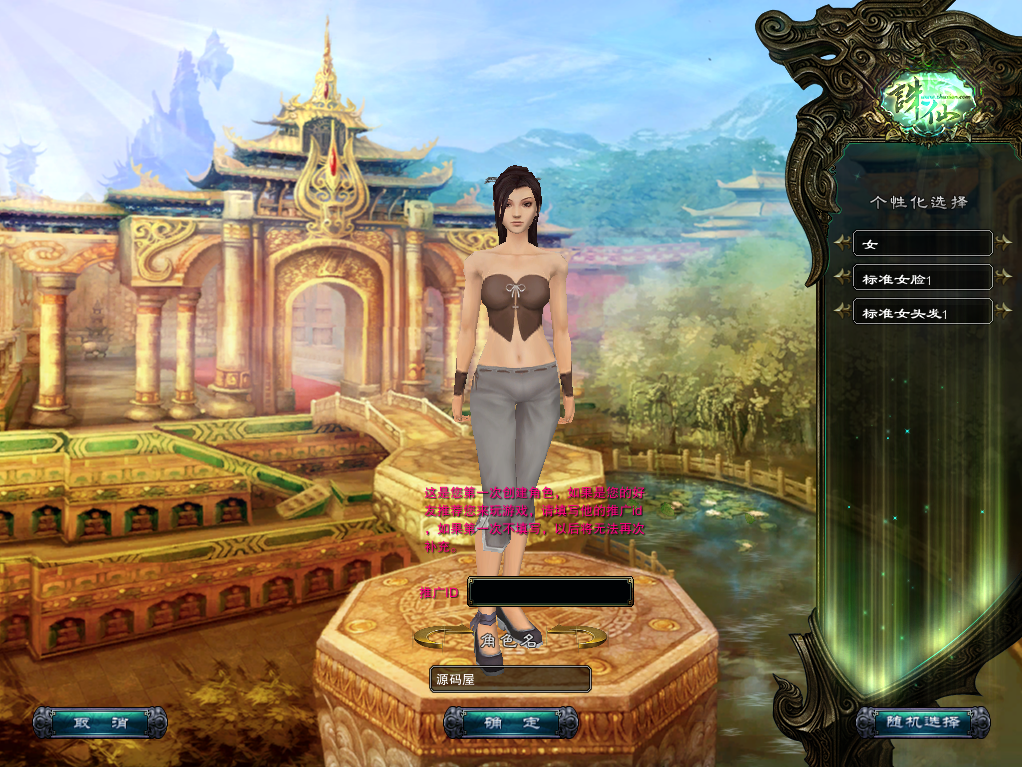This screenshot has height=767, width=1022.
Task: Select the 角色名 field containing 源码屋
Action: [x=510, y=679]
